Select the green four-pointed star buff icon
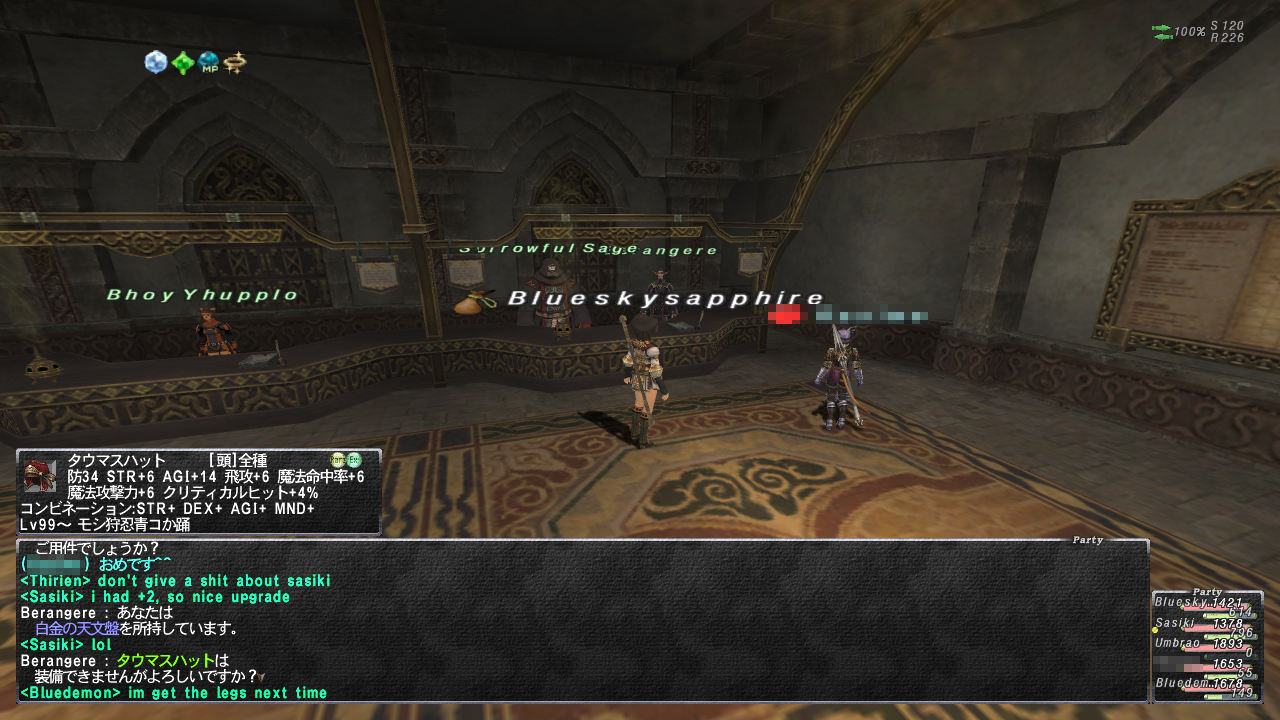The height and width of the screenshot is (720, 1280). 182,63
